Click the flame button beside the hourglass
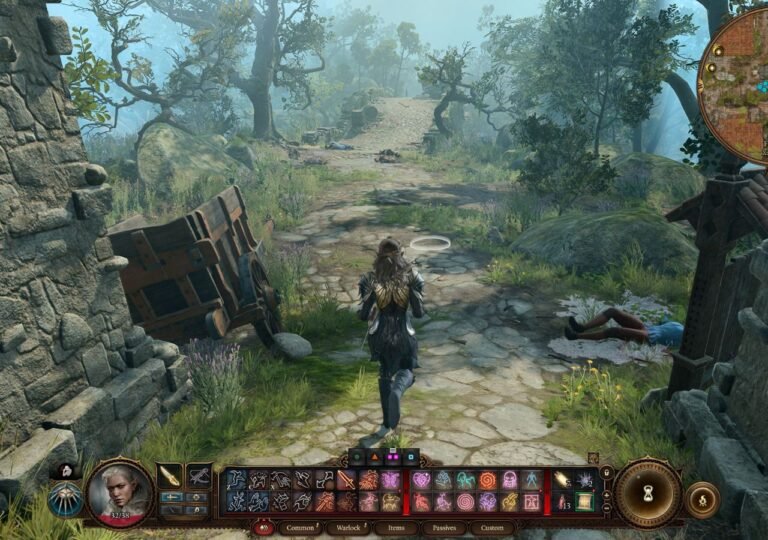Screen dimensions: 768x540 coord(702,500)
